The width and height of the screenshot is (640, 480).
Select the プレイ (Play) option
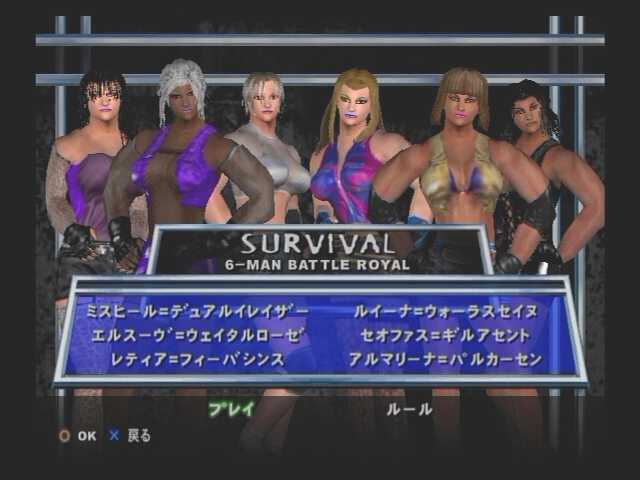click(x=231, y=409)
